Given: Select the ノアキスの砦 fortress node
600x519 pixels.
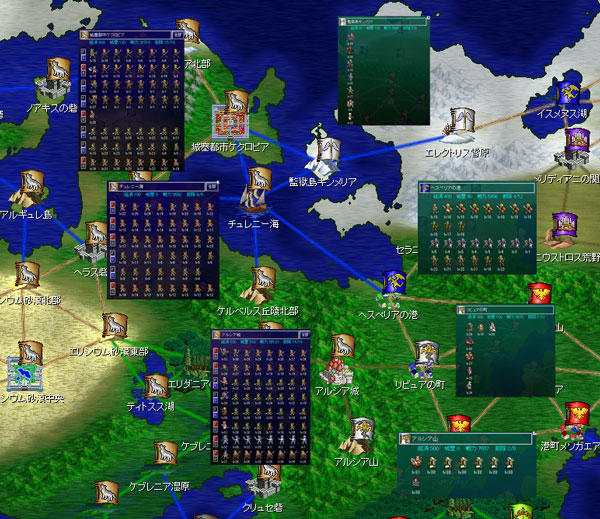Looking at the screenshot, I should (54, 78).
